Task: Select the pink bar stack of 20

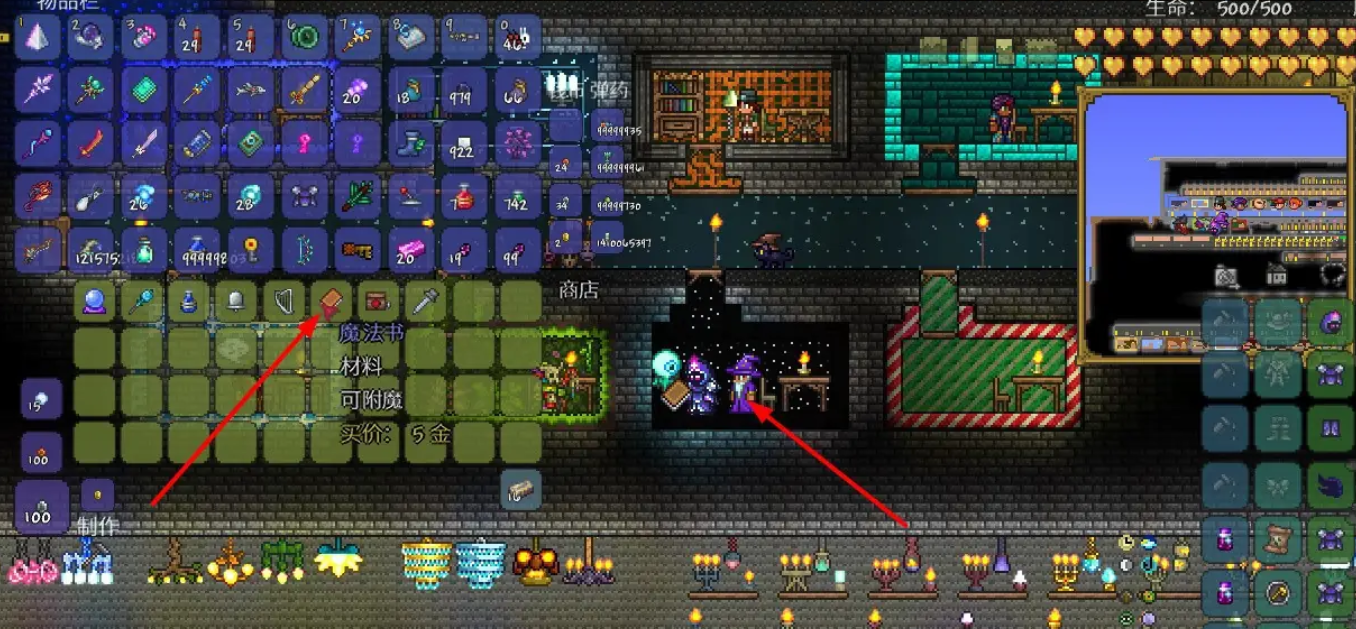Action: click(x=408, y=248)
